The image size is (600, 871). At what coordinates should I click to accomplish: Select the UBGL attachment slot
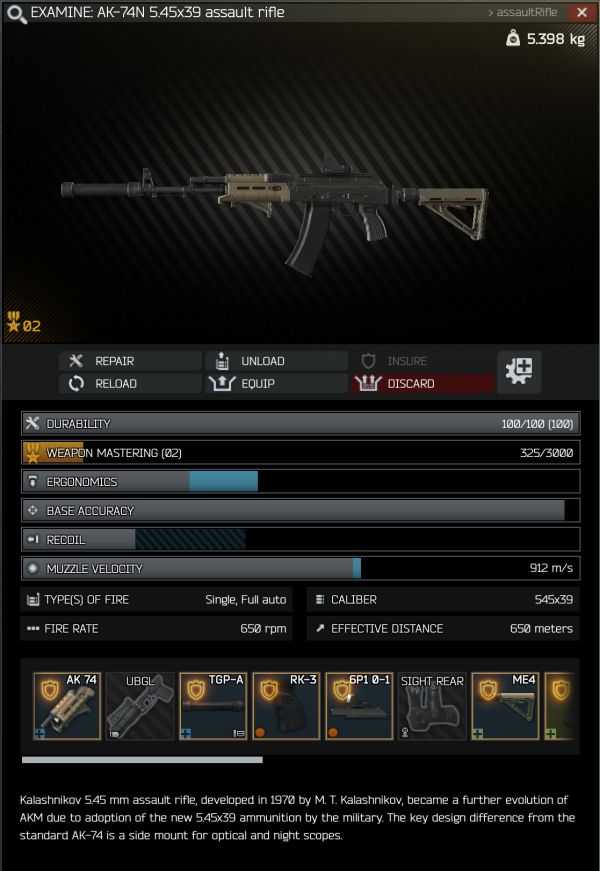[x=140, y=706]
